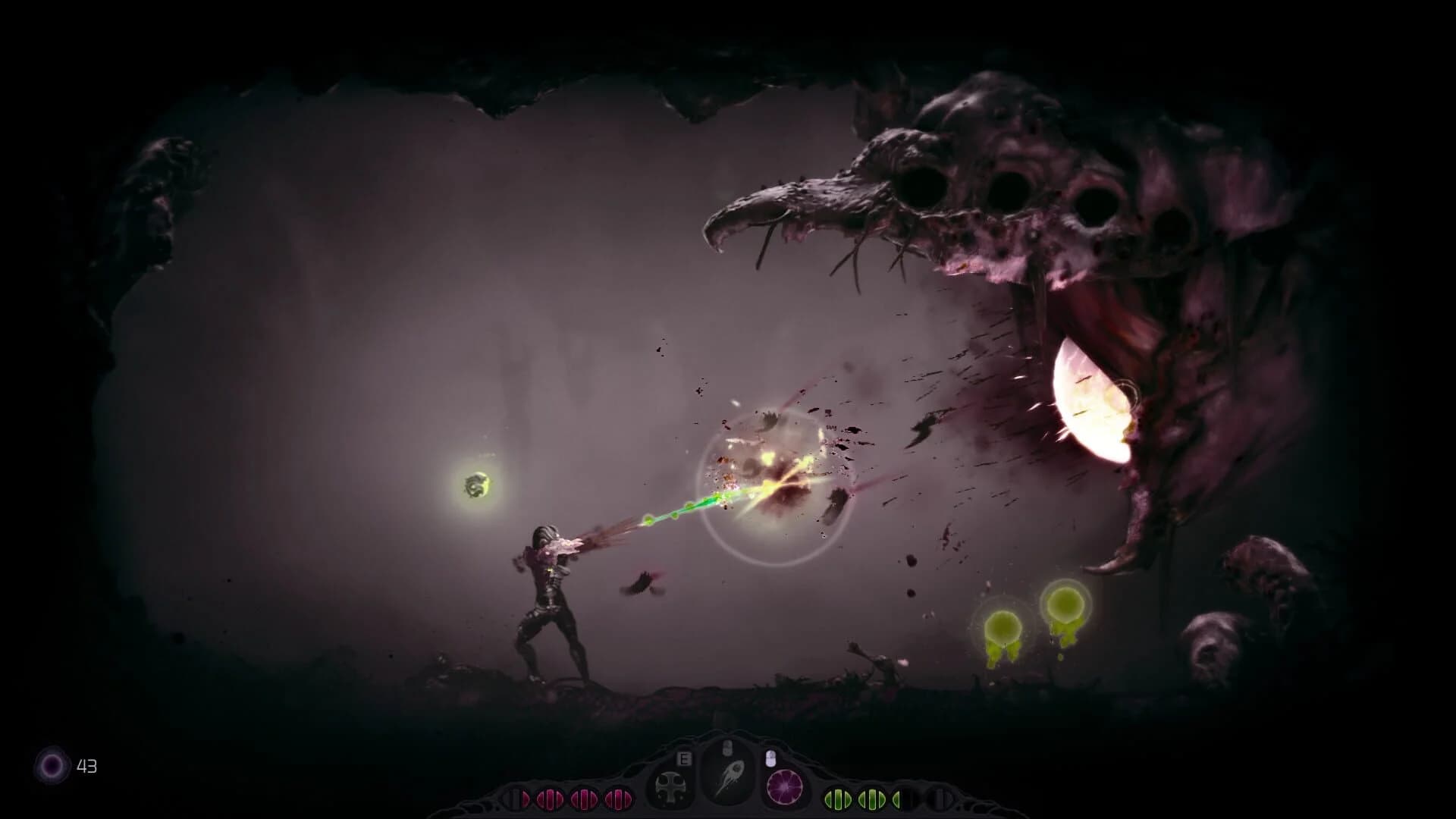Click the middle mouse keybind icon above the comet

tap(727, 748)
